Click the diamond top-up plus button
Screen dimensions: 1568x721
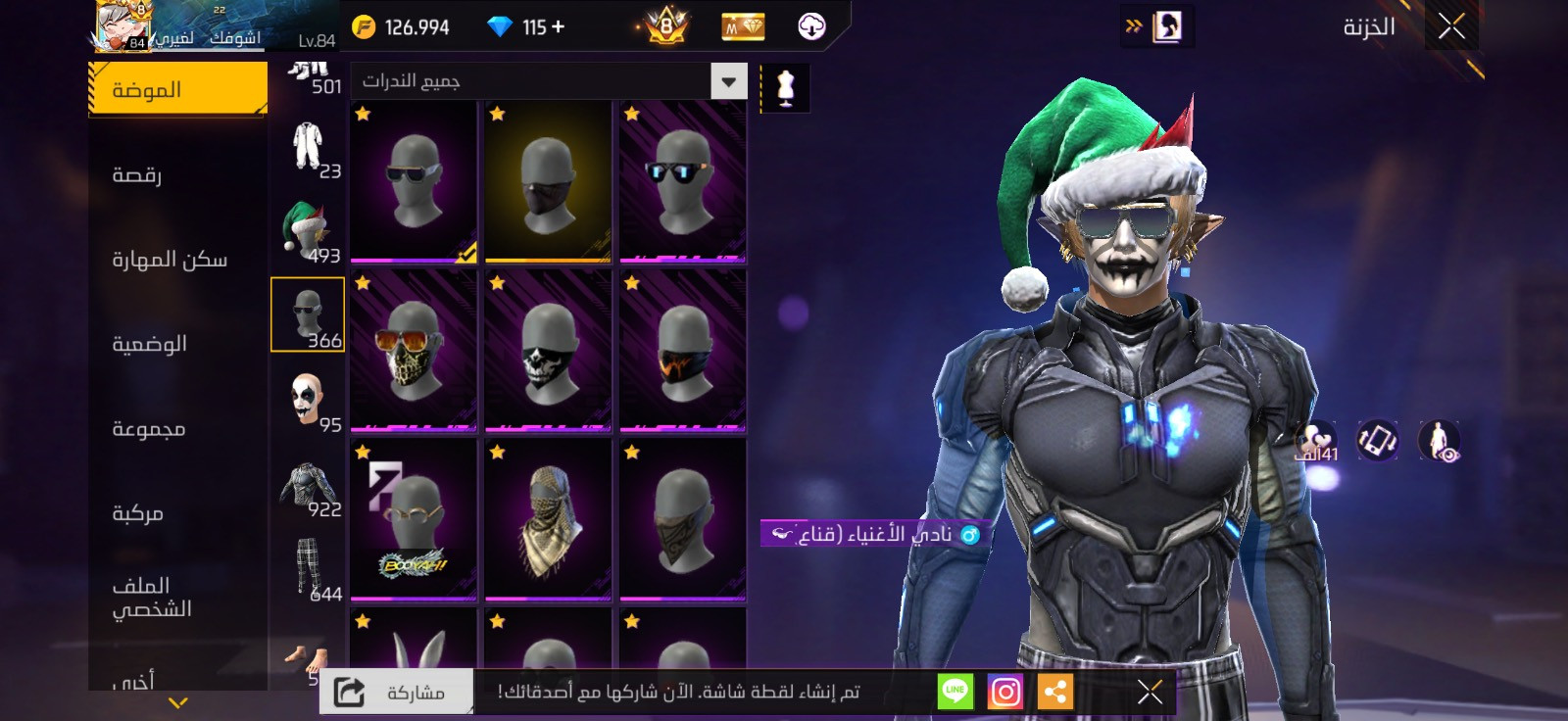point(559,26)
